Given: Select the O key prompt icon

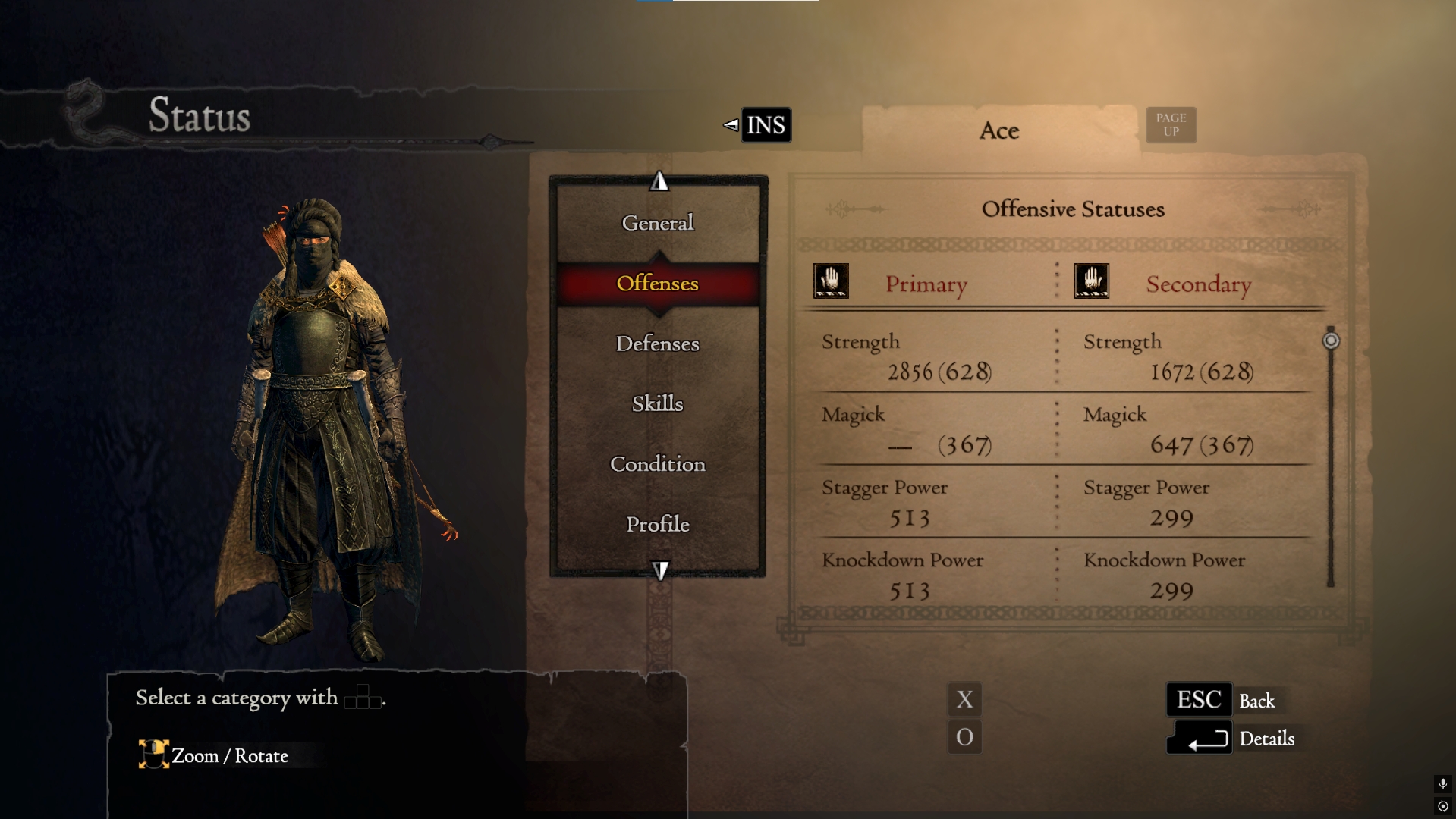Looking at the screenshot, I should click(x=964, y=737).
